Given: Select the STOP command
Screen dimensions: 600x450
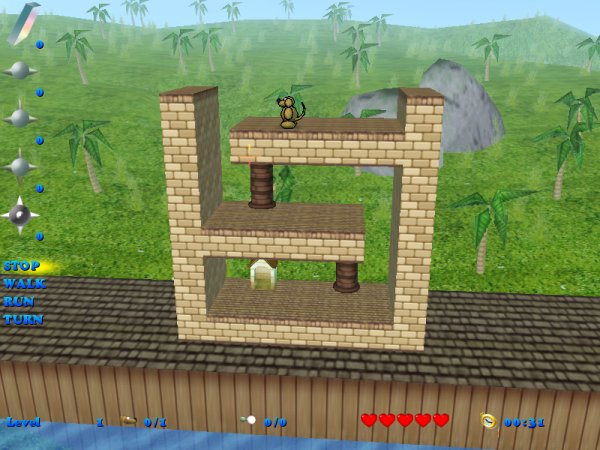Looking at the screenshot, I should point(21,266).
